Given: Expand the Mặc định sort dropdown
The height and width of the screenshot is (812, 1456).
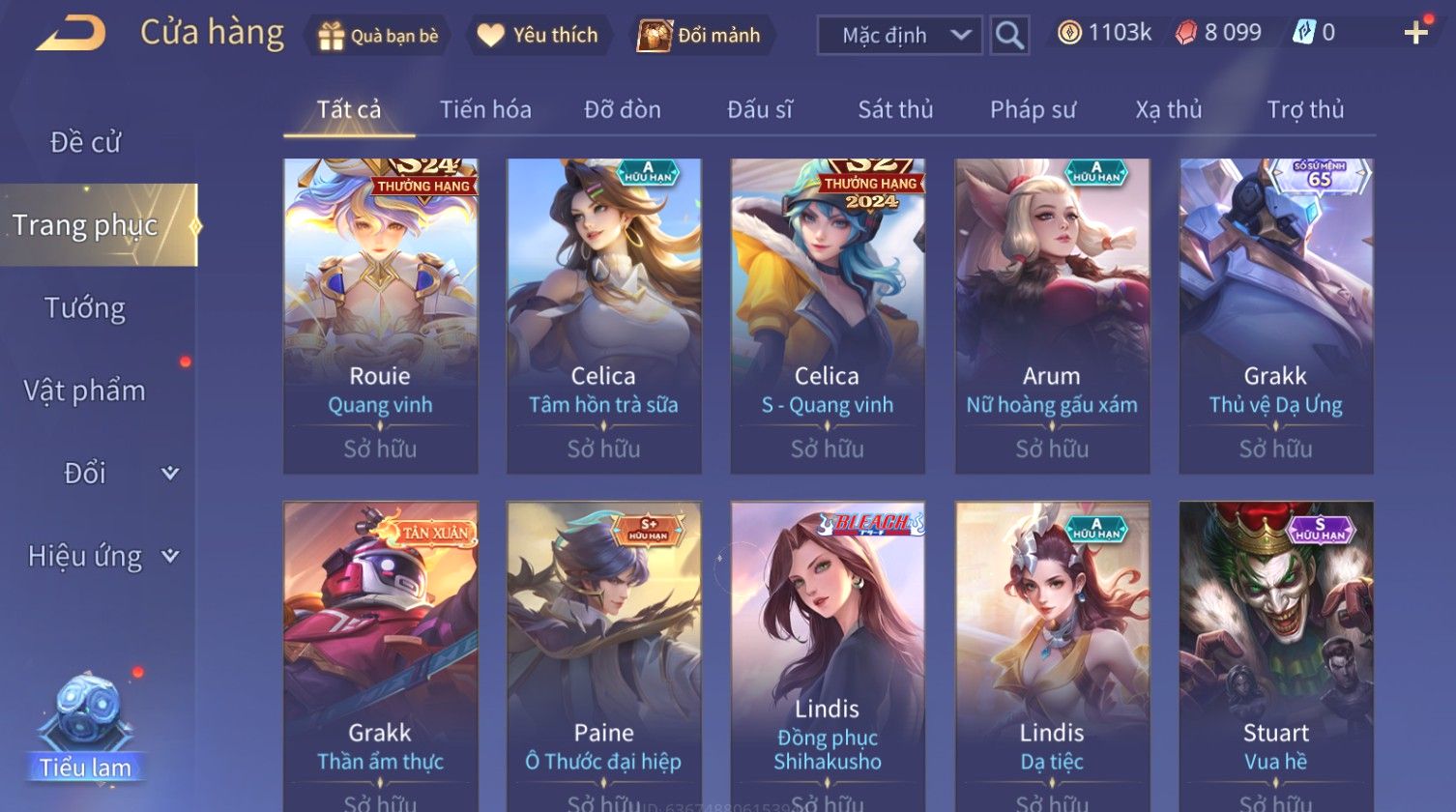Looking at the screenshot, I should [899, 36].
